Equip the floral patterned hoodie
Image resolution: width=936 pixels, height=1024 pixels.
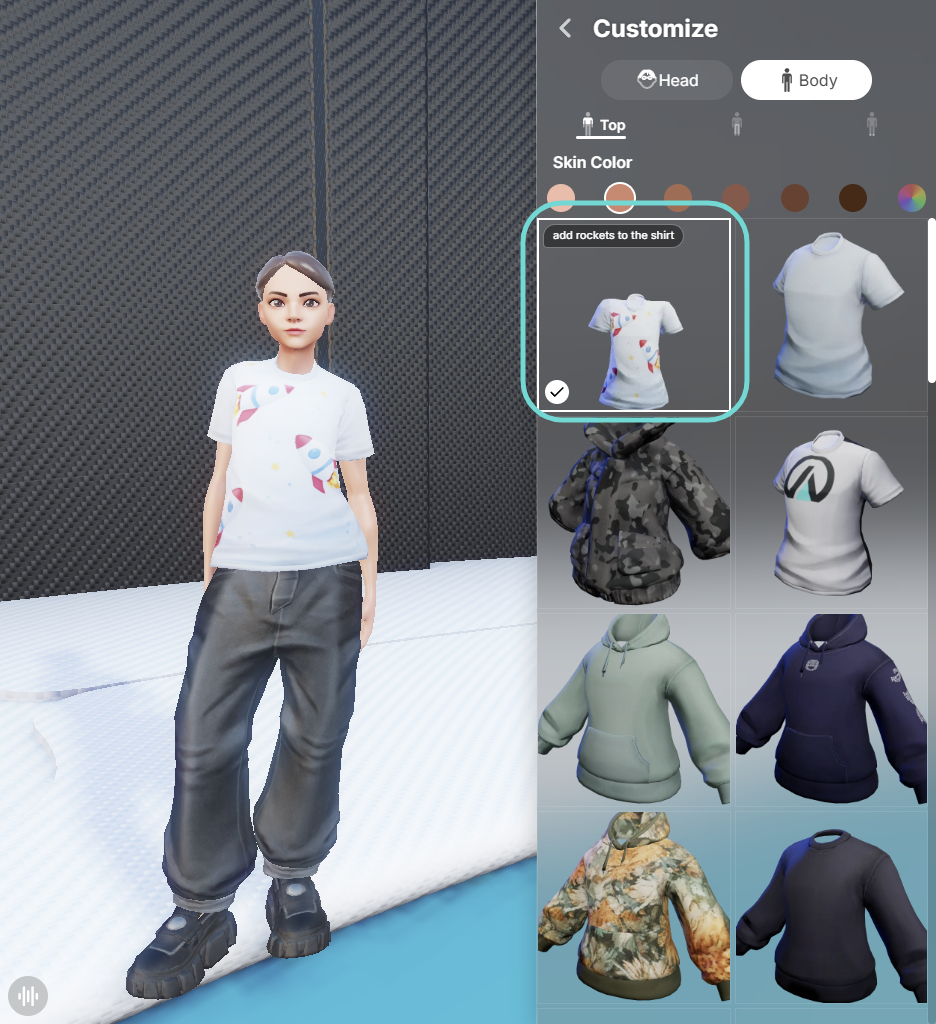coord(635,906)
